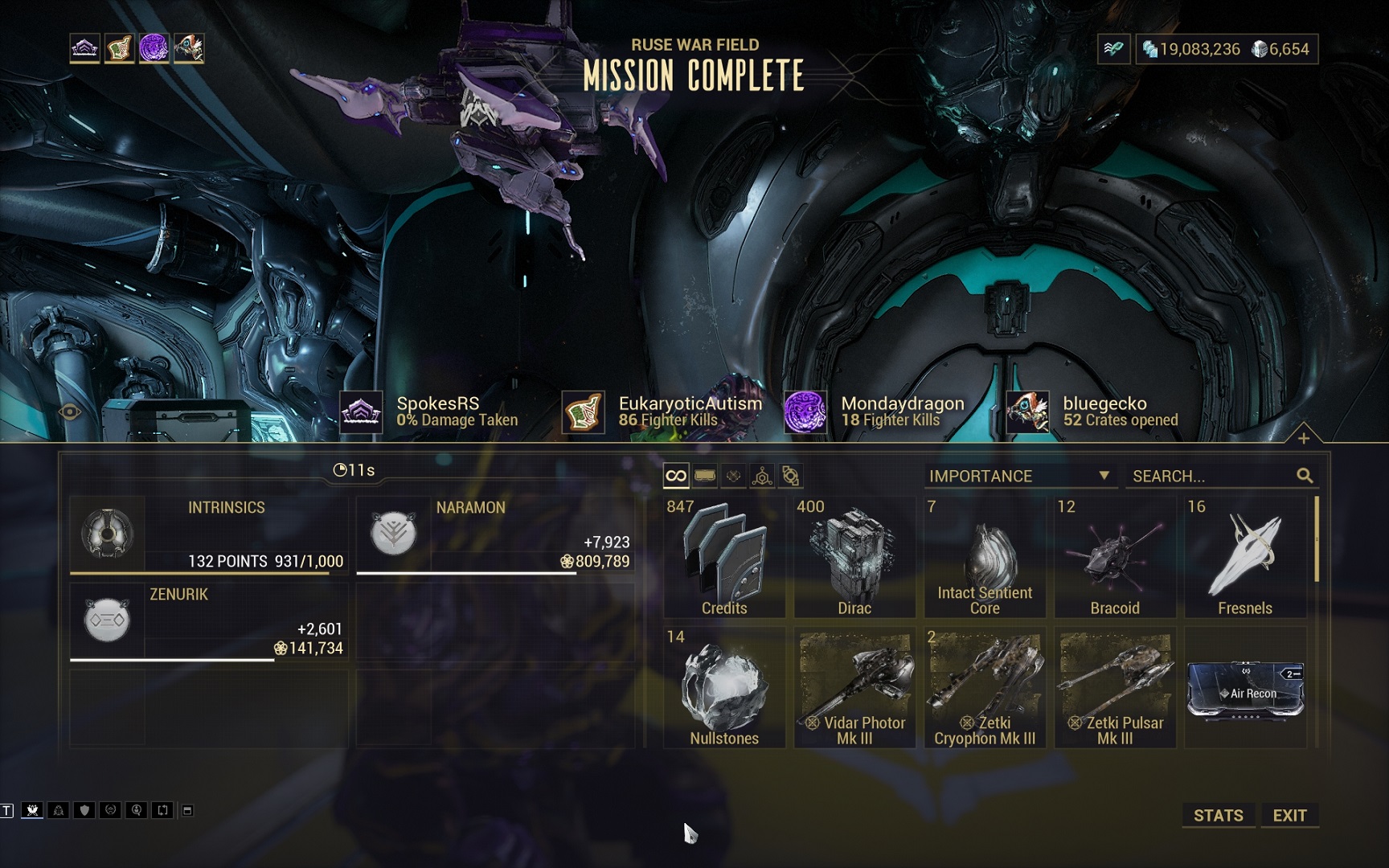The width and height of the screenshot is (1389, 868).
Task: Select the Bracoid reward tile
Action: [x=1115, y=557]
